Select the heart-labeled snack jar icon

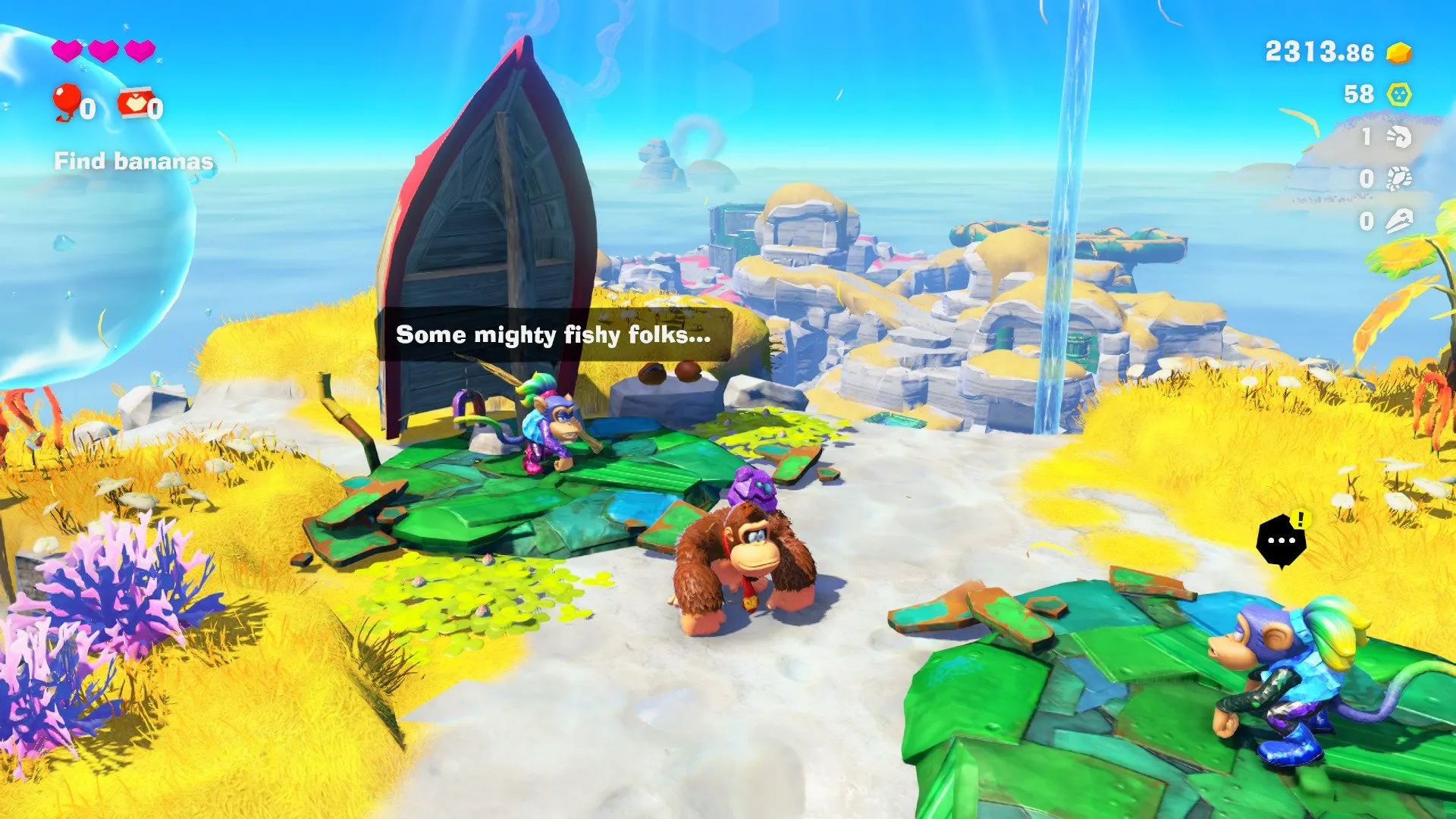pyautogui.click(x=135, y=103)
